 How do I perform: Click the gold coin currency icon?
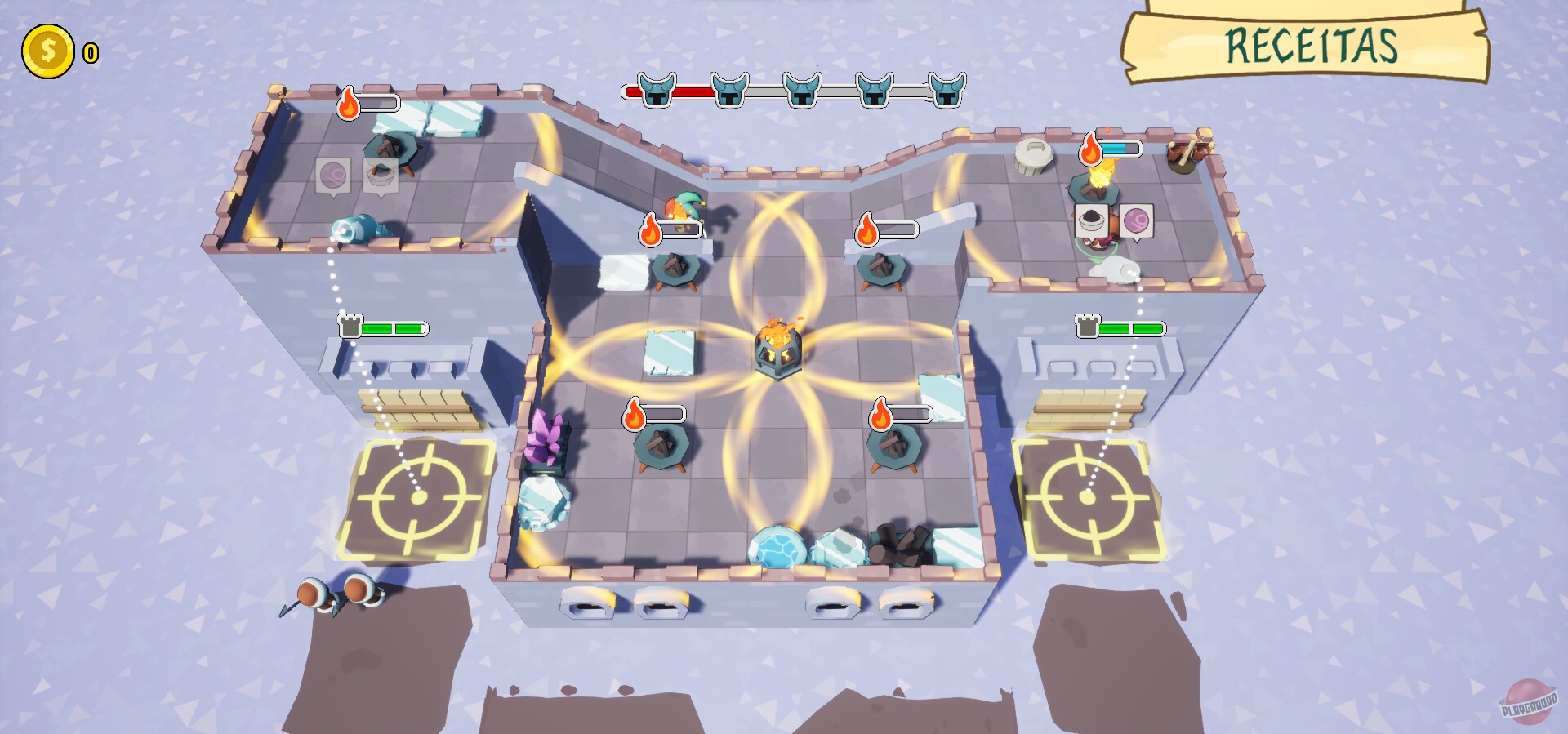click(47, 51)
